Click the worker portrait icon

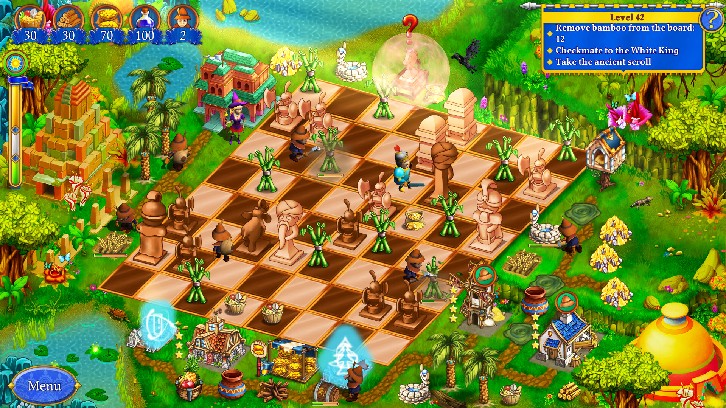click(184, 17)
